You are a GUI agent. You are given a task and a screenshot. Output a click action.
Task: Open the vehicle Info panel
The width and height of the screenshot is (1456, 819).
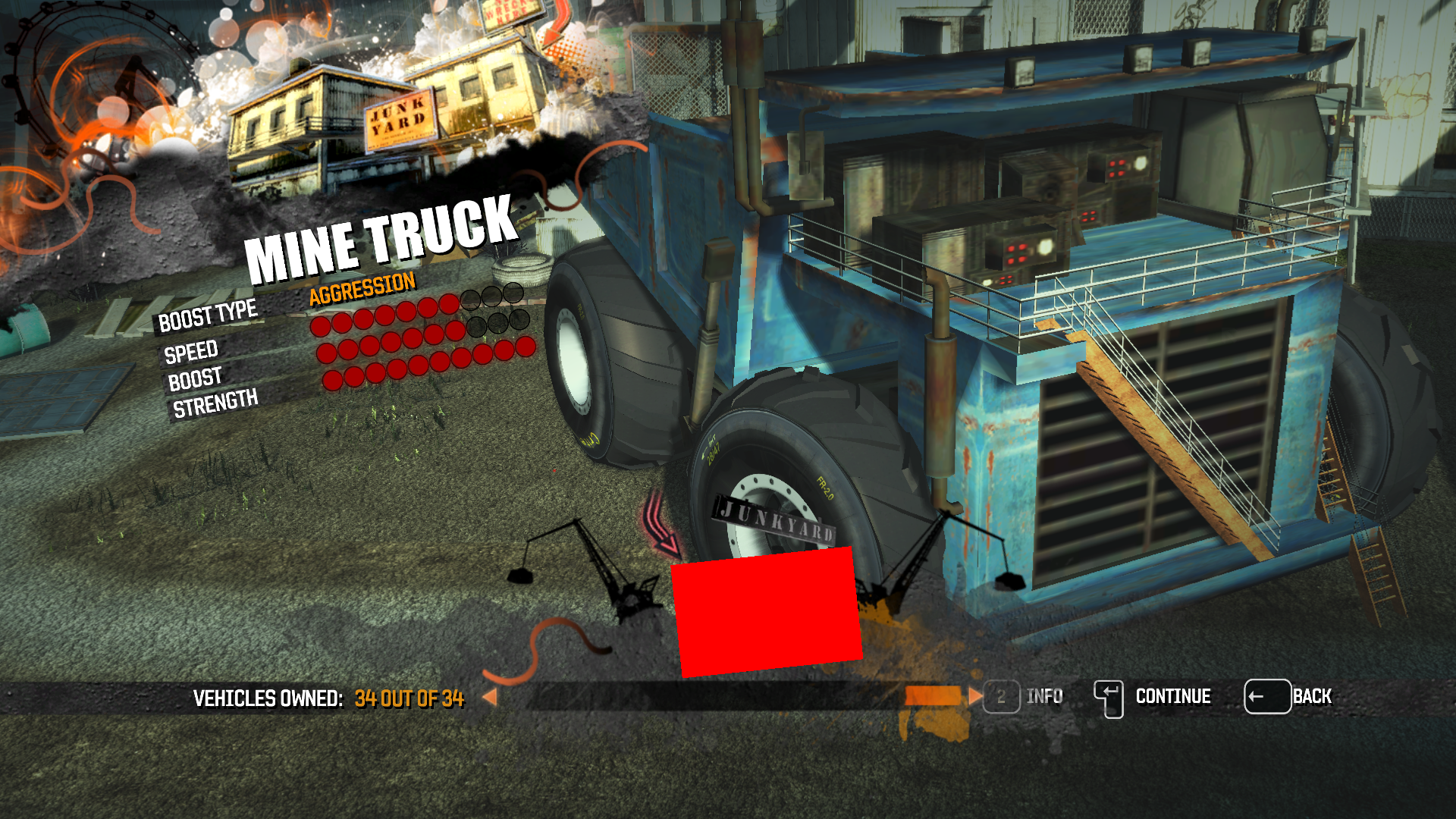pyautogui.click(x=1023, y=696)
